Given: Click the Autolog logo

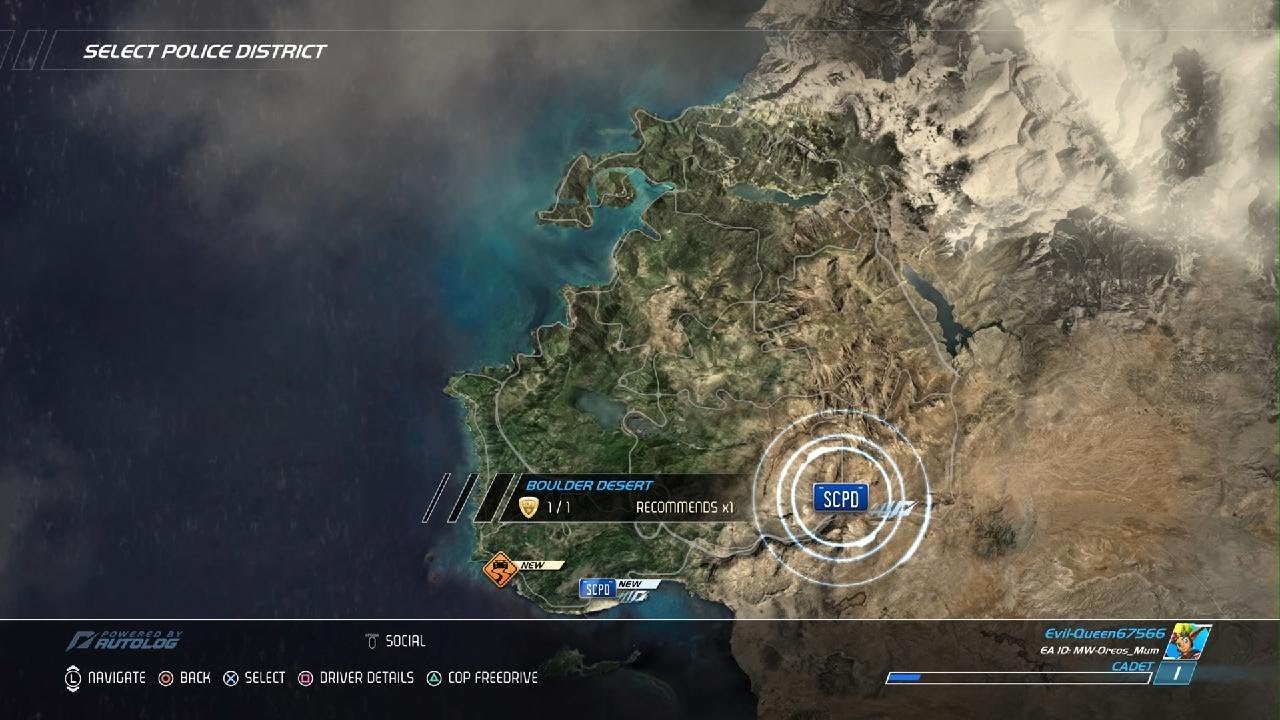Looking at the screenshot, I should point(124,640).
